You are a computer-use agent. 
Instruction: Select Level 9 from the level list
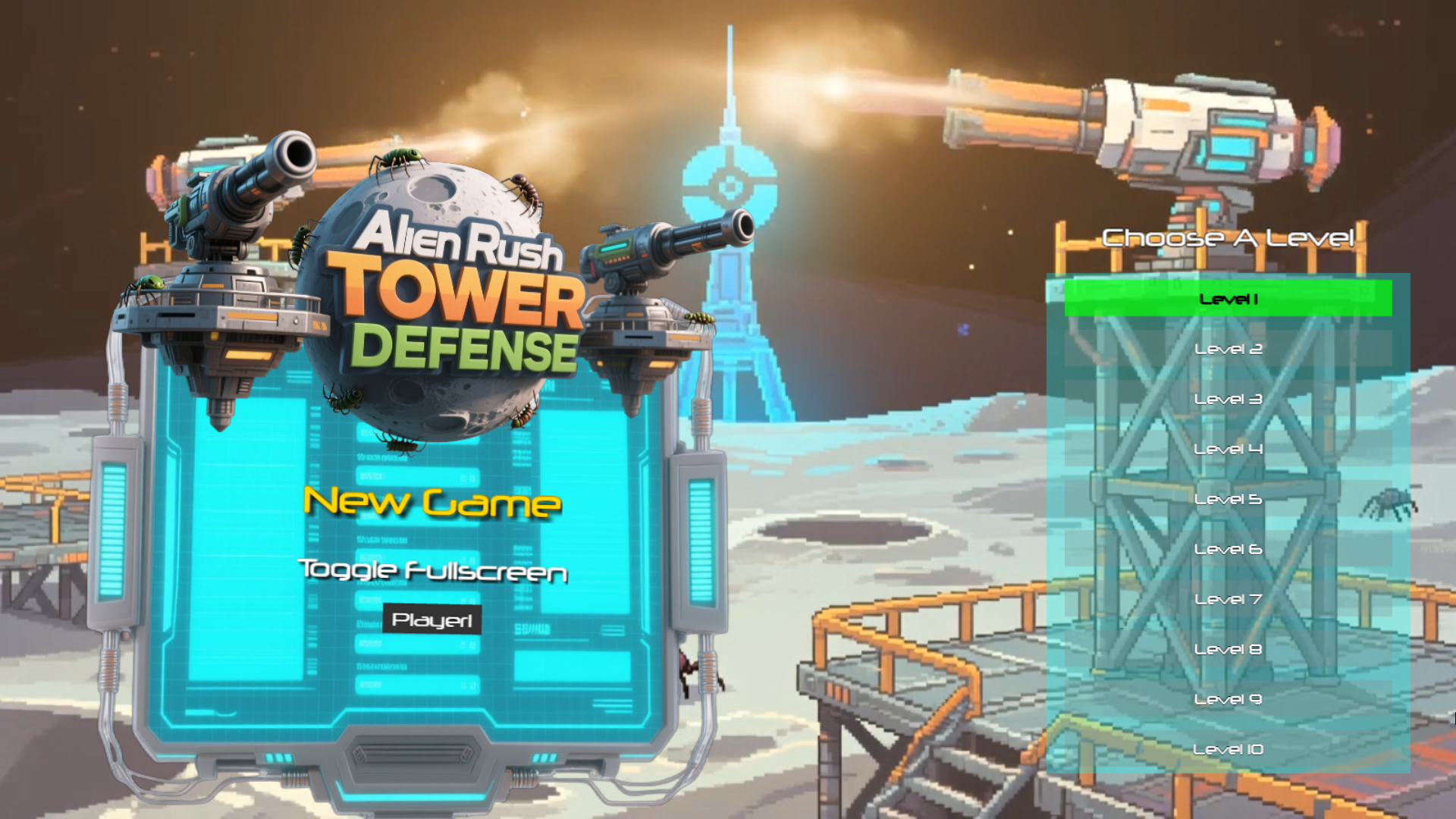pos(1228,699)
